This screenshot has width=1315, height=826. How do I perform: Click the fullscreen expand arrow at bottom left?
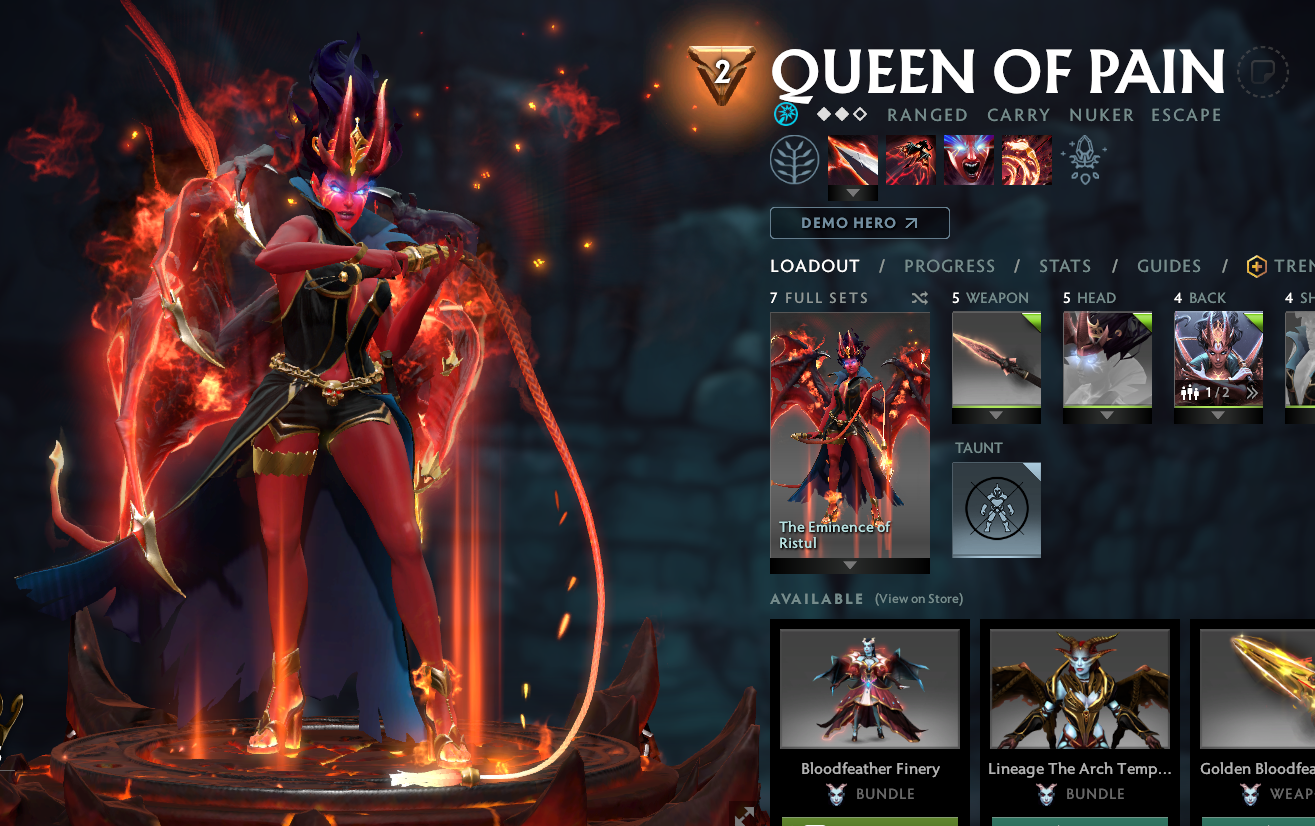(744, 816)
